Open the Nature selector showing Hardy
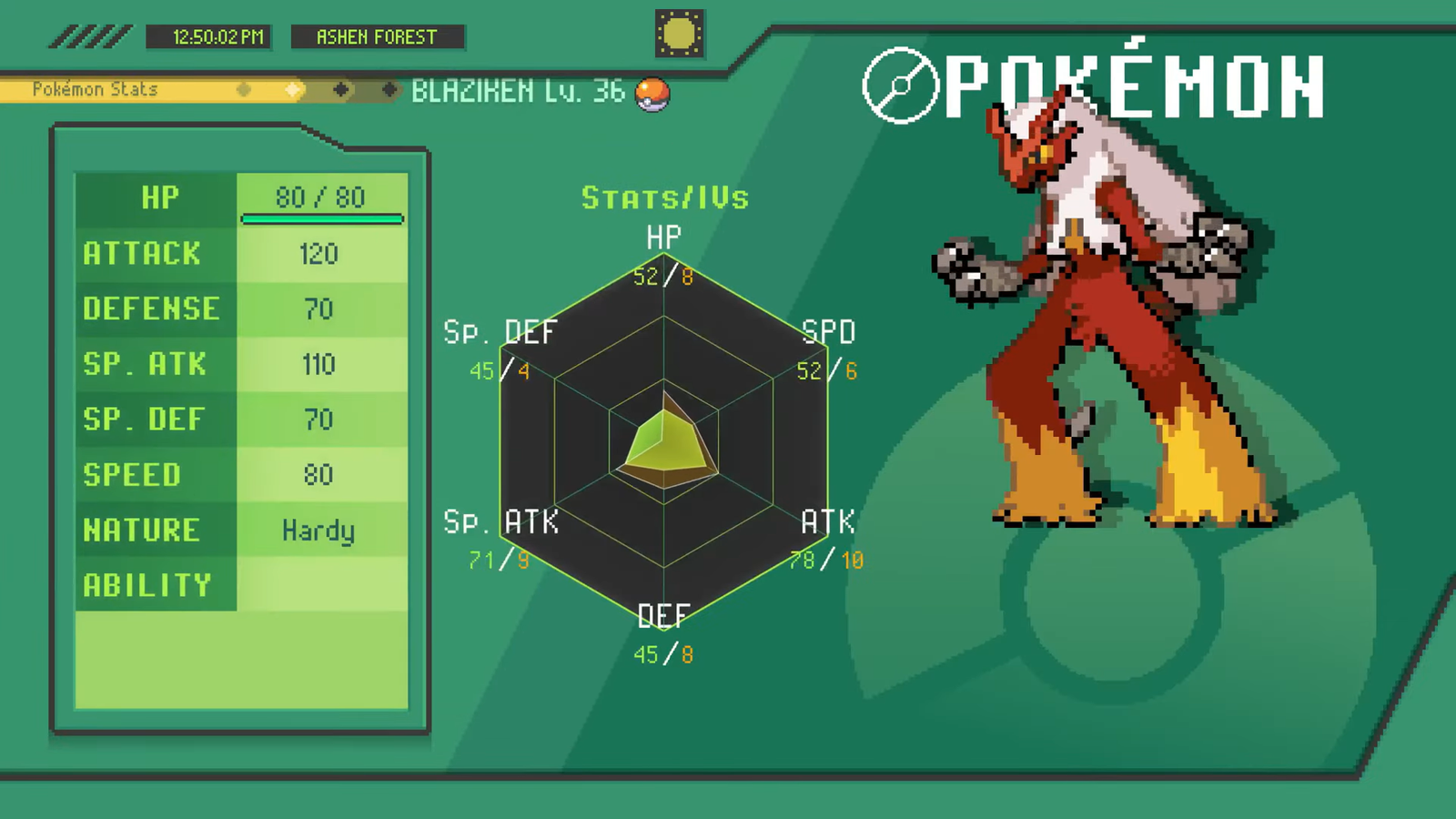 320,531
